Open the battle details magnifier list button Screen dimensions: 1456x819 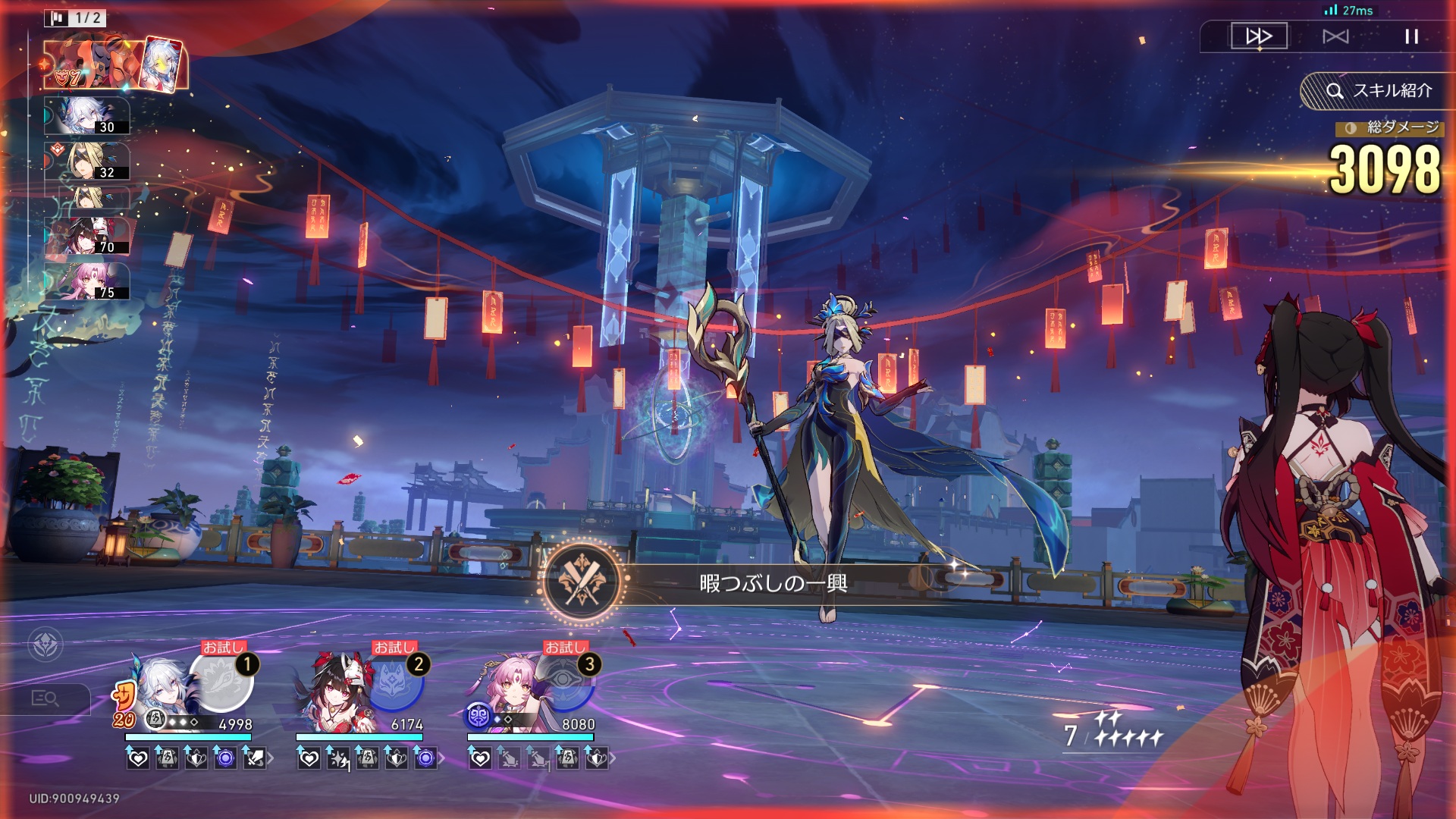tap(45, 698)
